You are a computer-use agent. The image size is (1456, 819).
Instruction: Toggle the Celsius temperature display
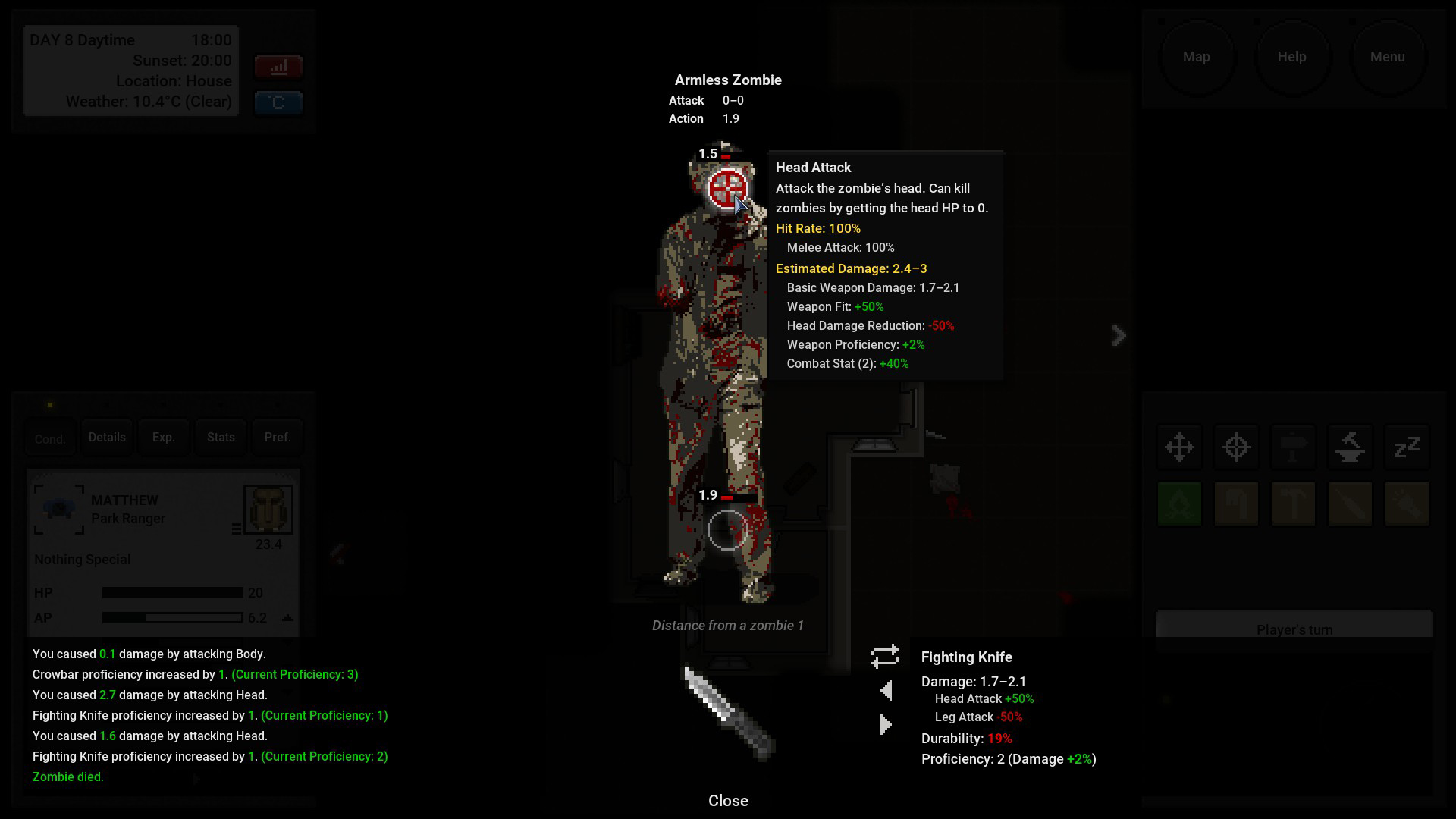tap(278, 102)
